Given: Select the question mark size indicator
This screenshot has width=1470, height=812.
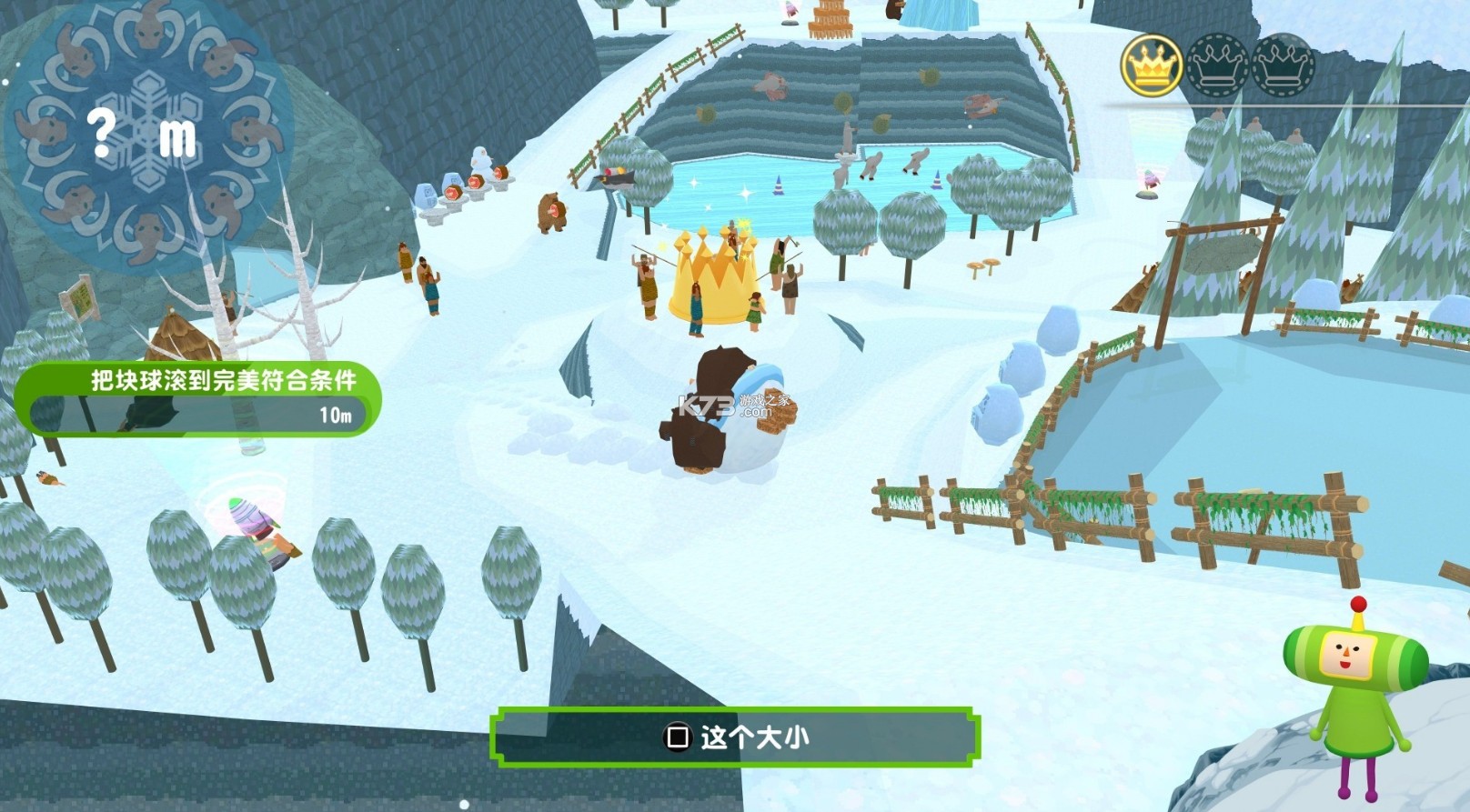Looking at the screenshot, I should click(103, 134).
